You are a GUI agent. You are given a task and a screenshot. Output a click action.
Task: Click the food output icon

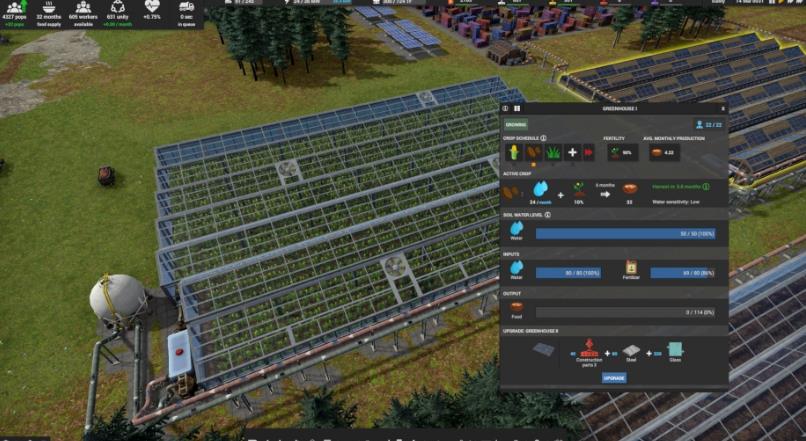tap(516, 309)
